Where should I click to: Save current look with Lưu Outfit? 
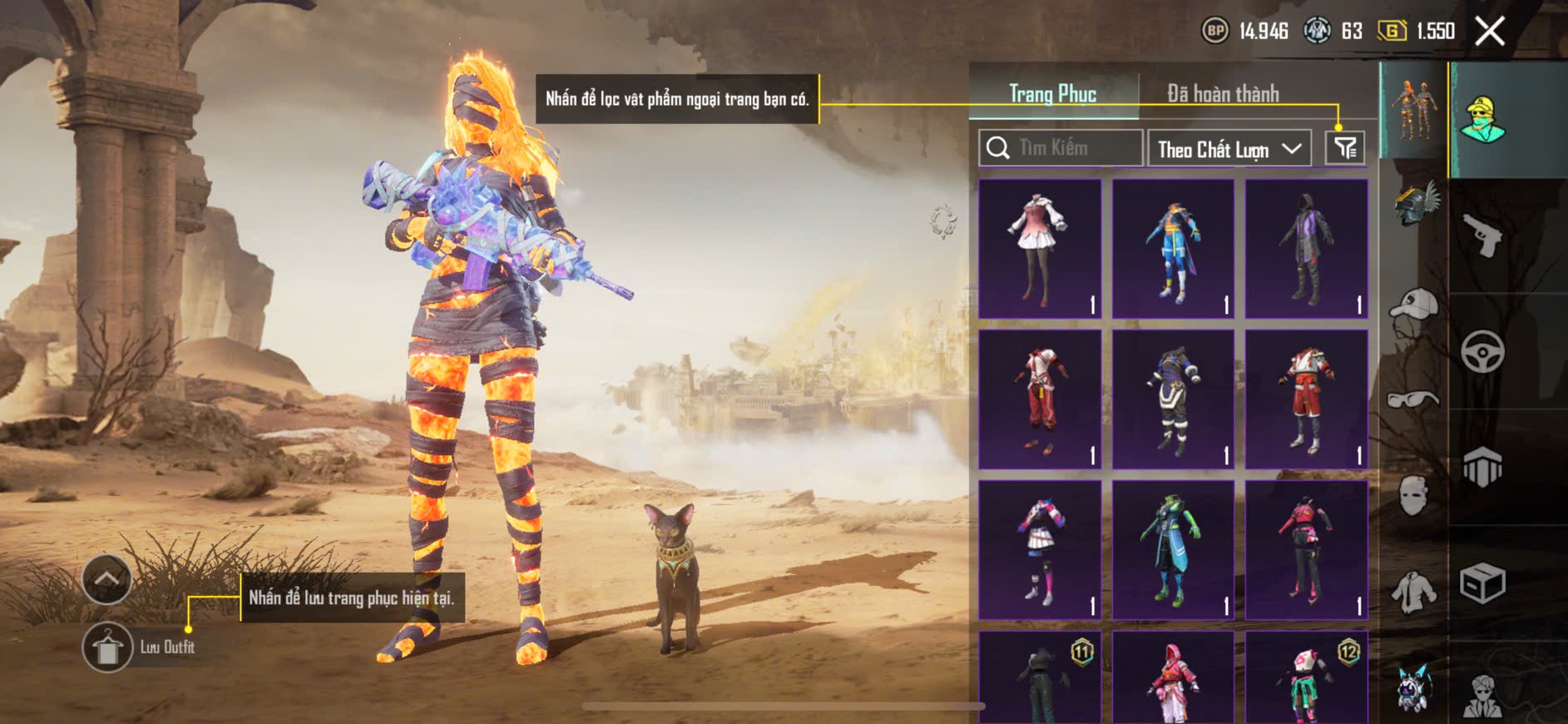click(107, 647)
